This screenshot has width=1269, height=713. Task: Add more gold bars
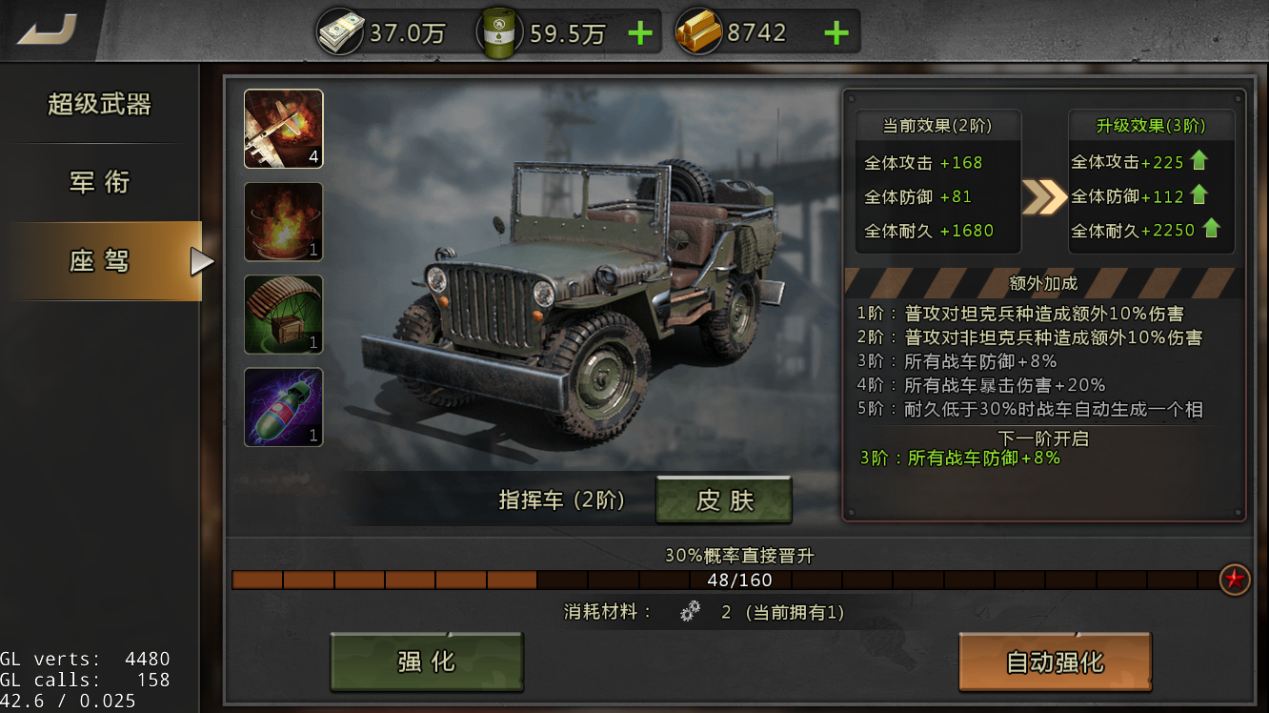[x=836, y=34]
